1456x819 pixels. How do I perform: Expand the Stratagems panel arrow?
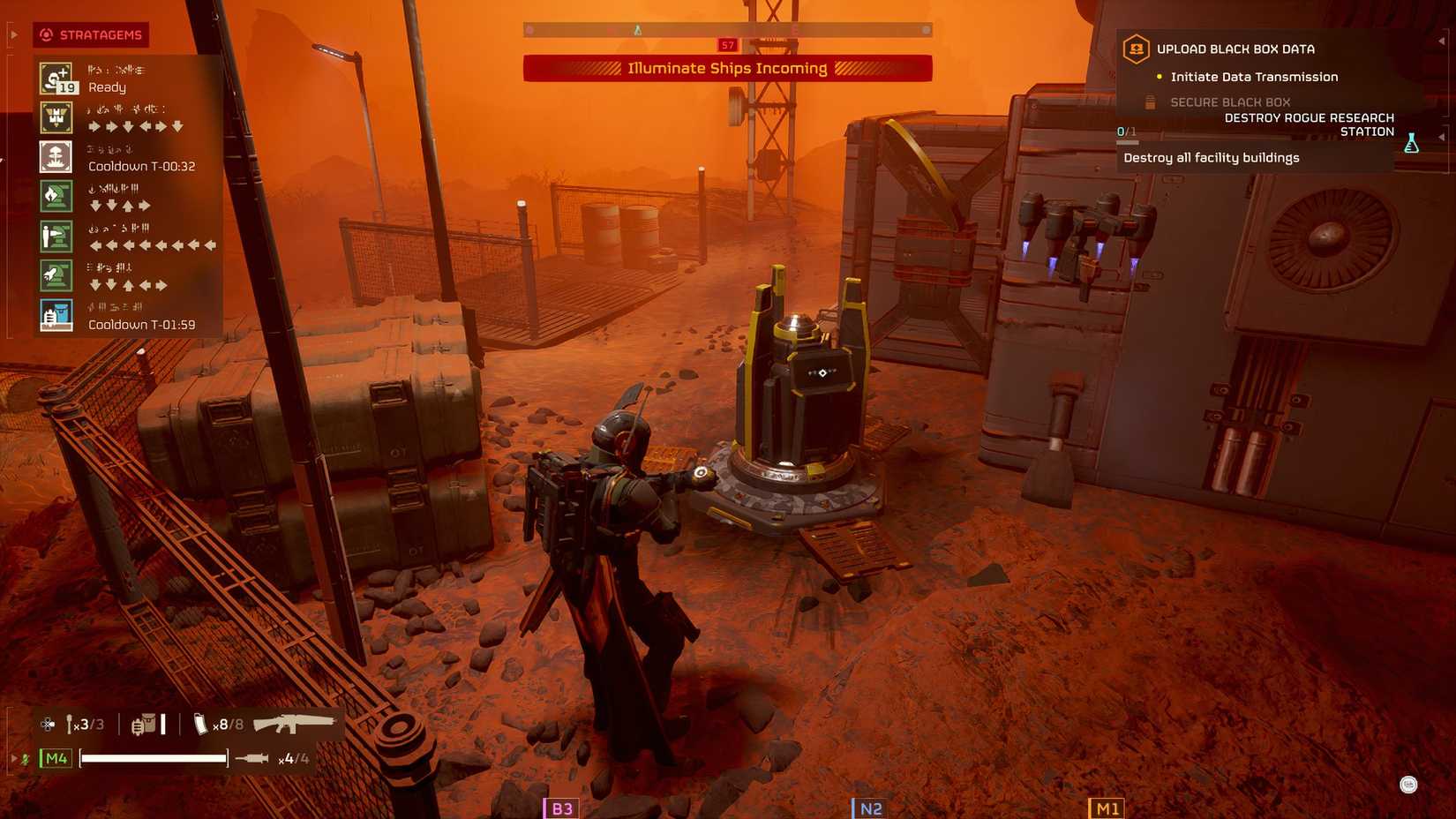click(12, 35)
